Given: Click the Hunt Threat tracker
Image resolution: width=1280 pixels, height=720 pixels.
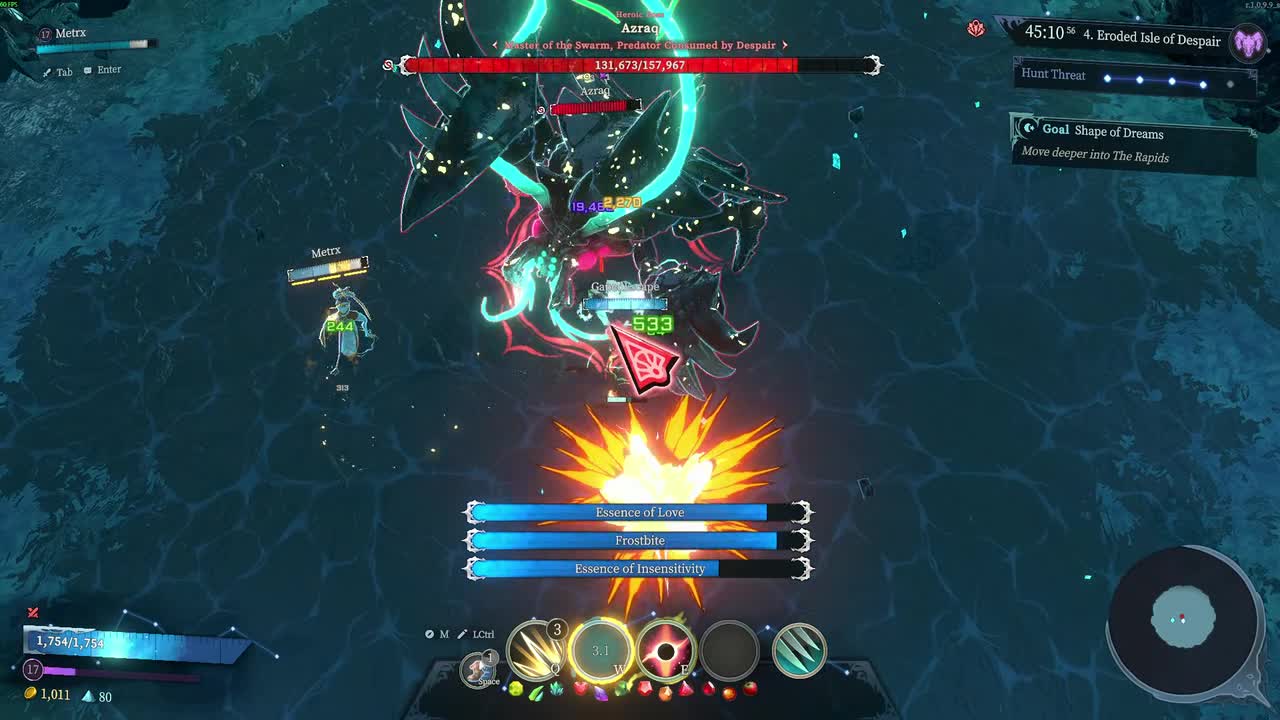Looking at the screenshot, I should click(1134, 77).
